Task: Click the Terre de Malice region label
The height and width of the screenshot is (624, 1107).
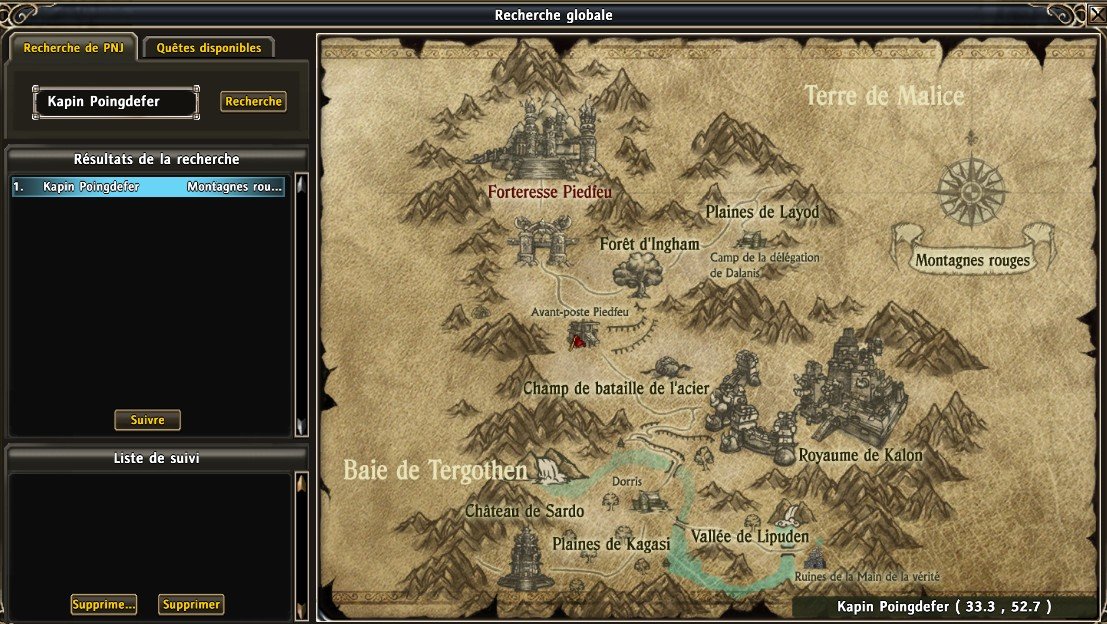Action: (x=884, y=96)
